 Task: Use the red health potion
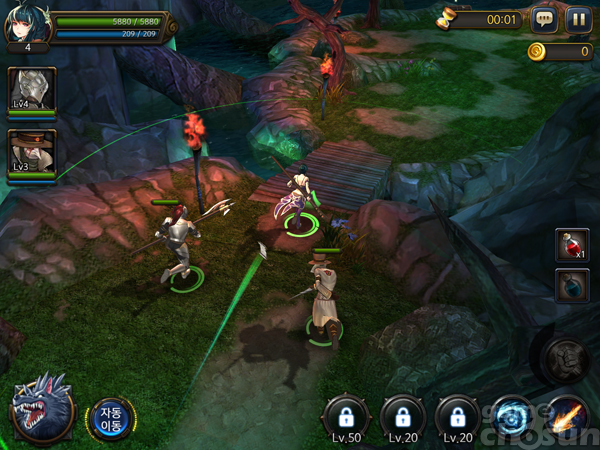click(572, 244)
